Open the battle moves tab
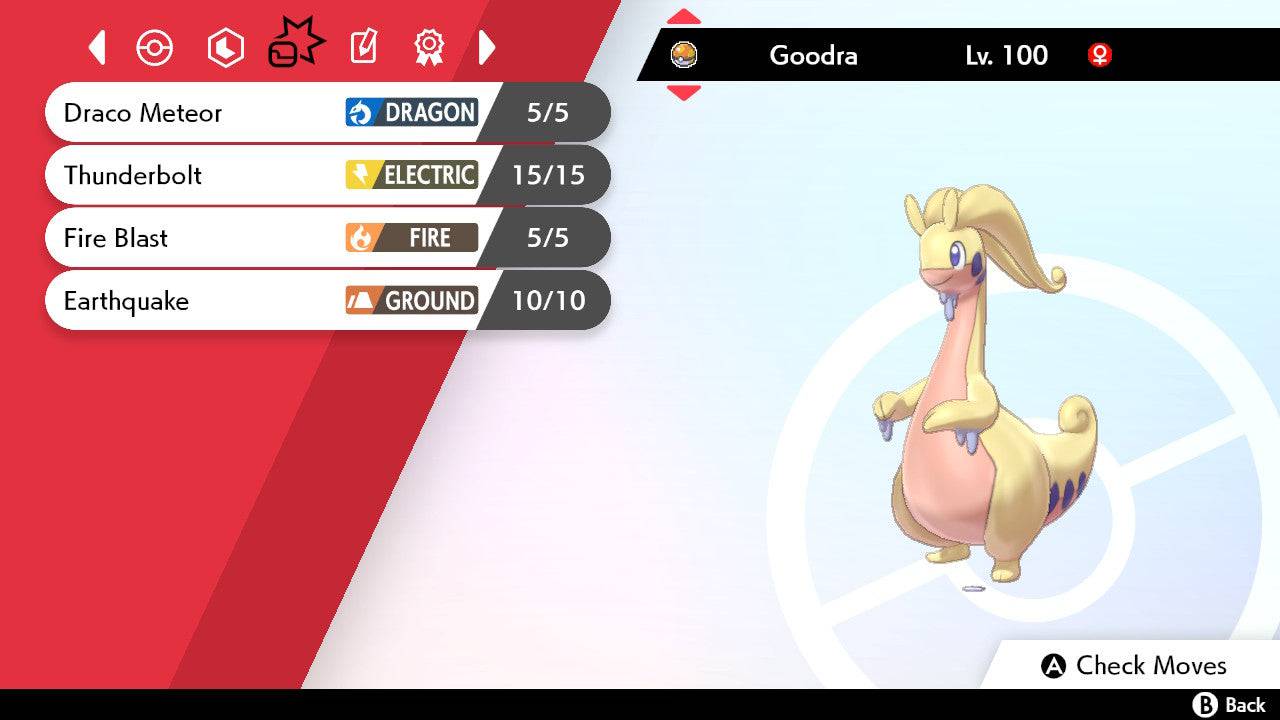 click(296, 45)
